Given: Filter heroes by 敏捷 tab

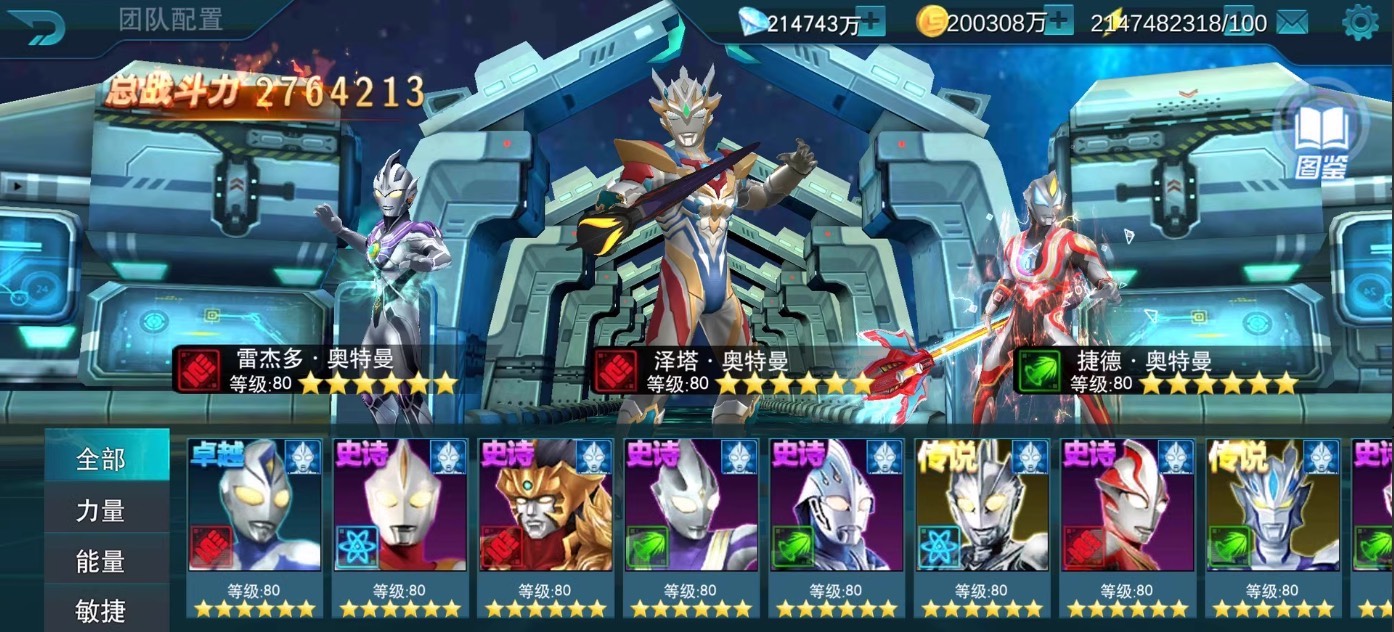Looking at the screenshot, I should coord(102,609).
